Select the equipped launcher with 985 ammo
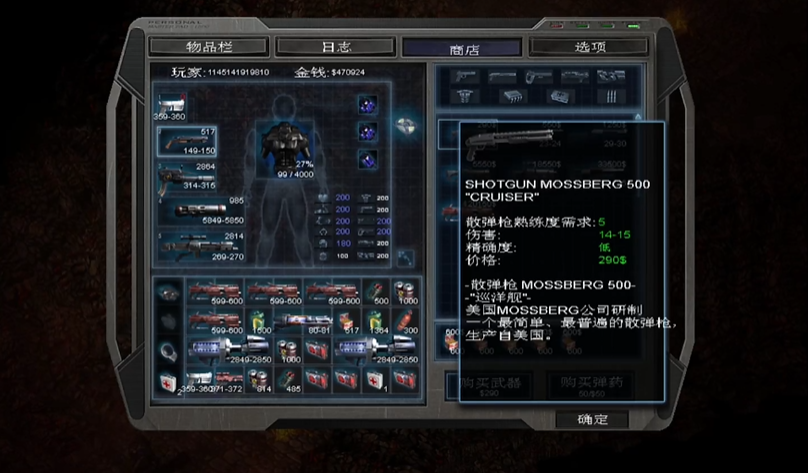 pyautogui.click(x=200, y=208)
